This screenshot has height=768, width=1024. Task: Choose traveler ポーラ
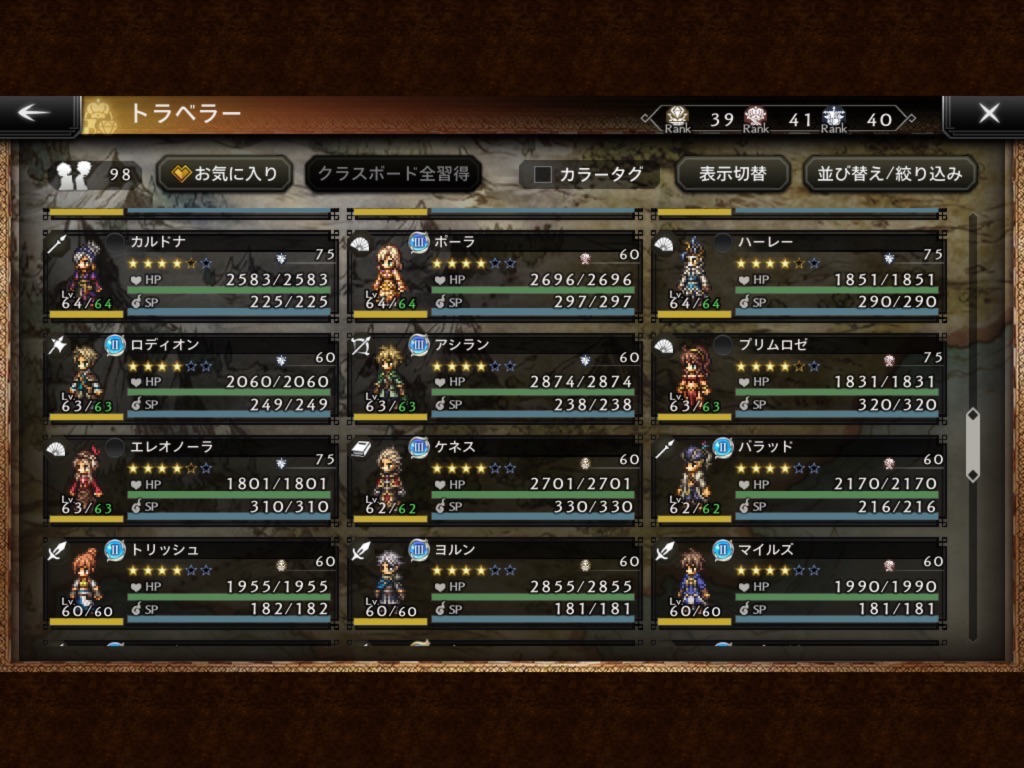(494, 275)
